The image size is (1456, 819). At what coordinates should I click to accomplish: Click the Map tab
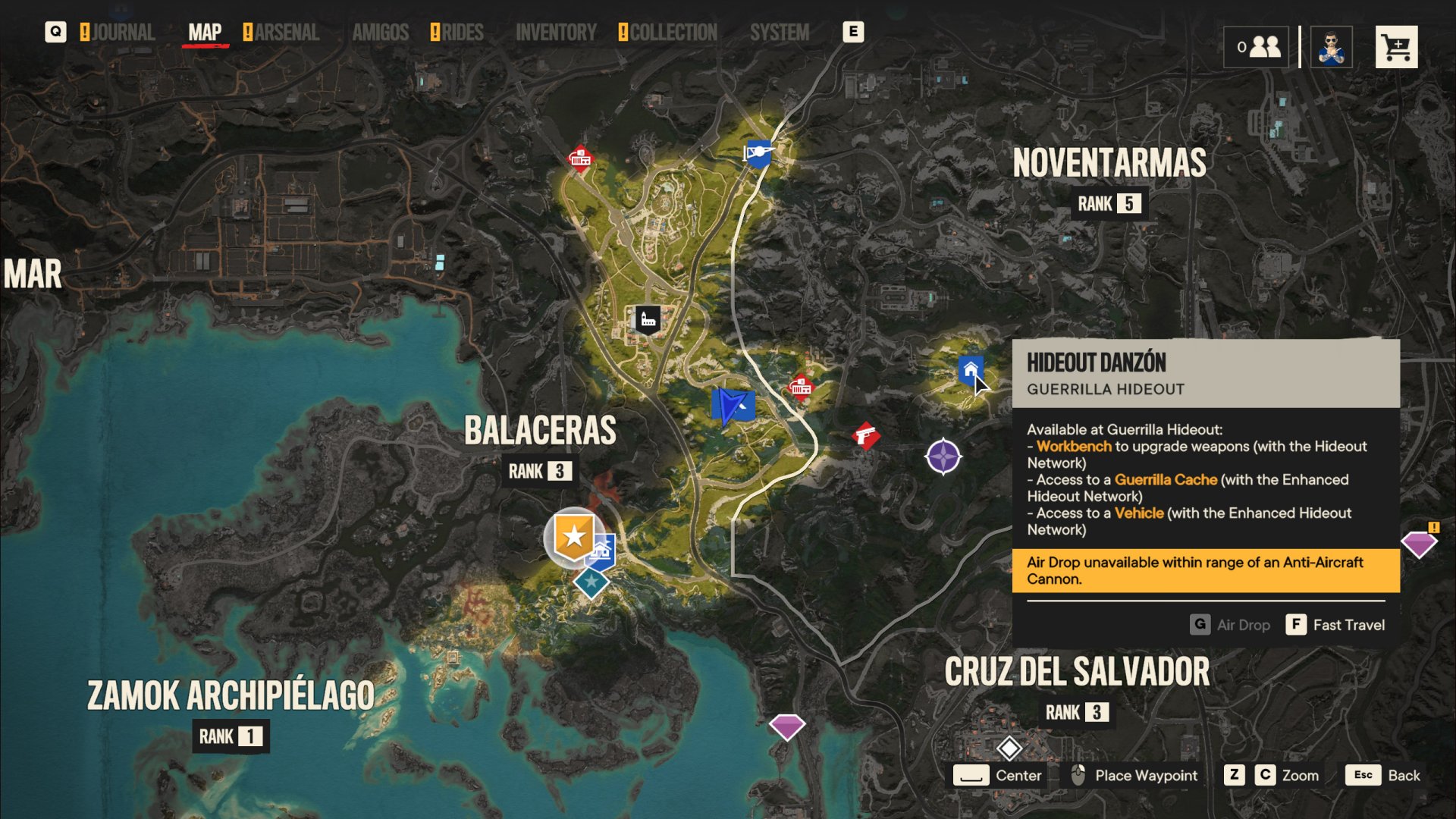pos(205,33)
